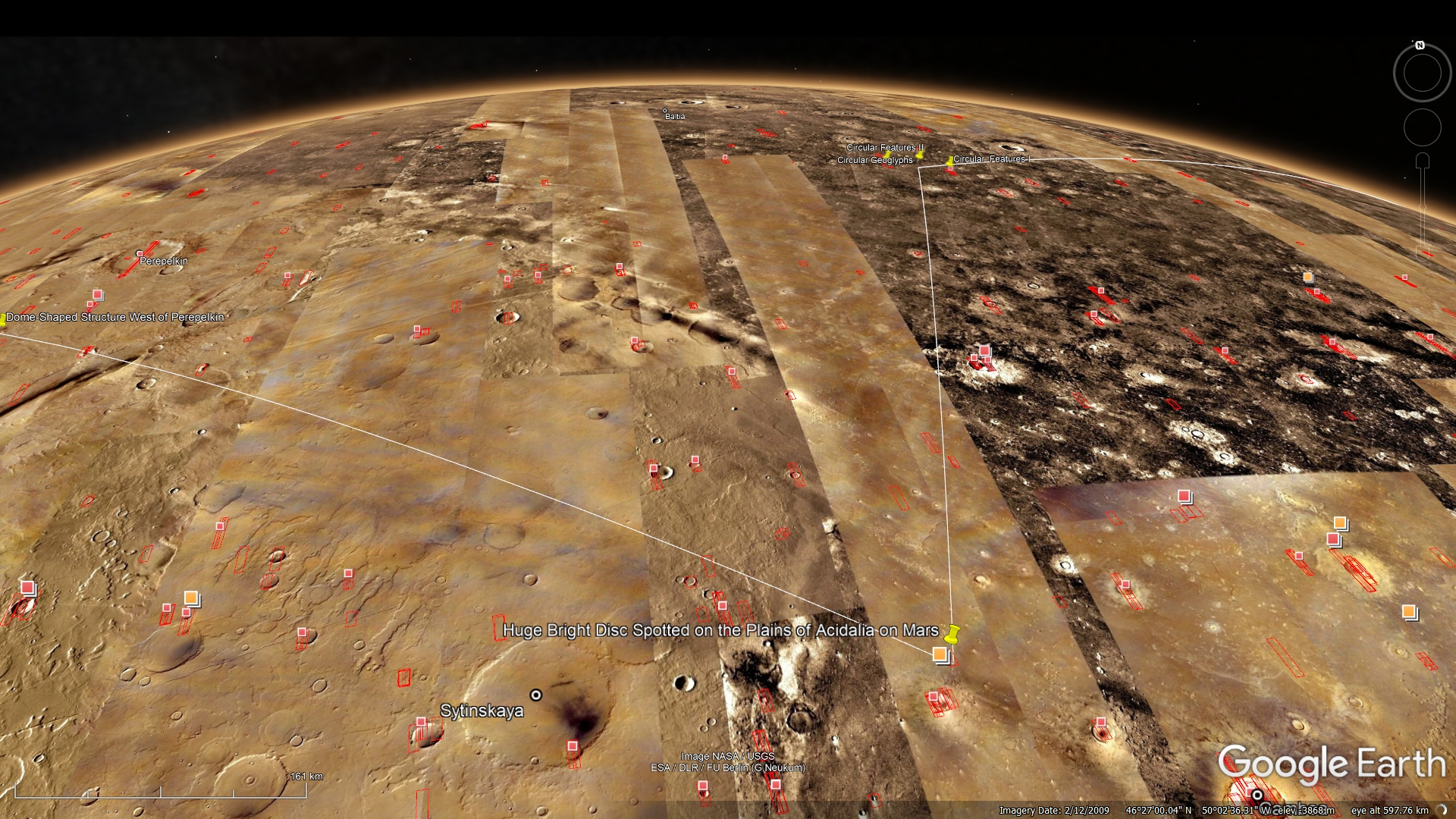Select the Sytinskaya crater marker
Viewport: 1456px width, 819px height.
coord(536,695)
